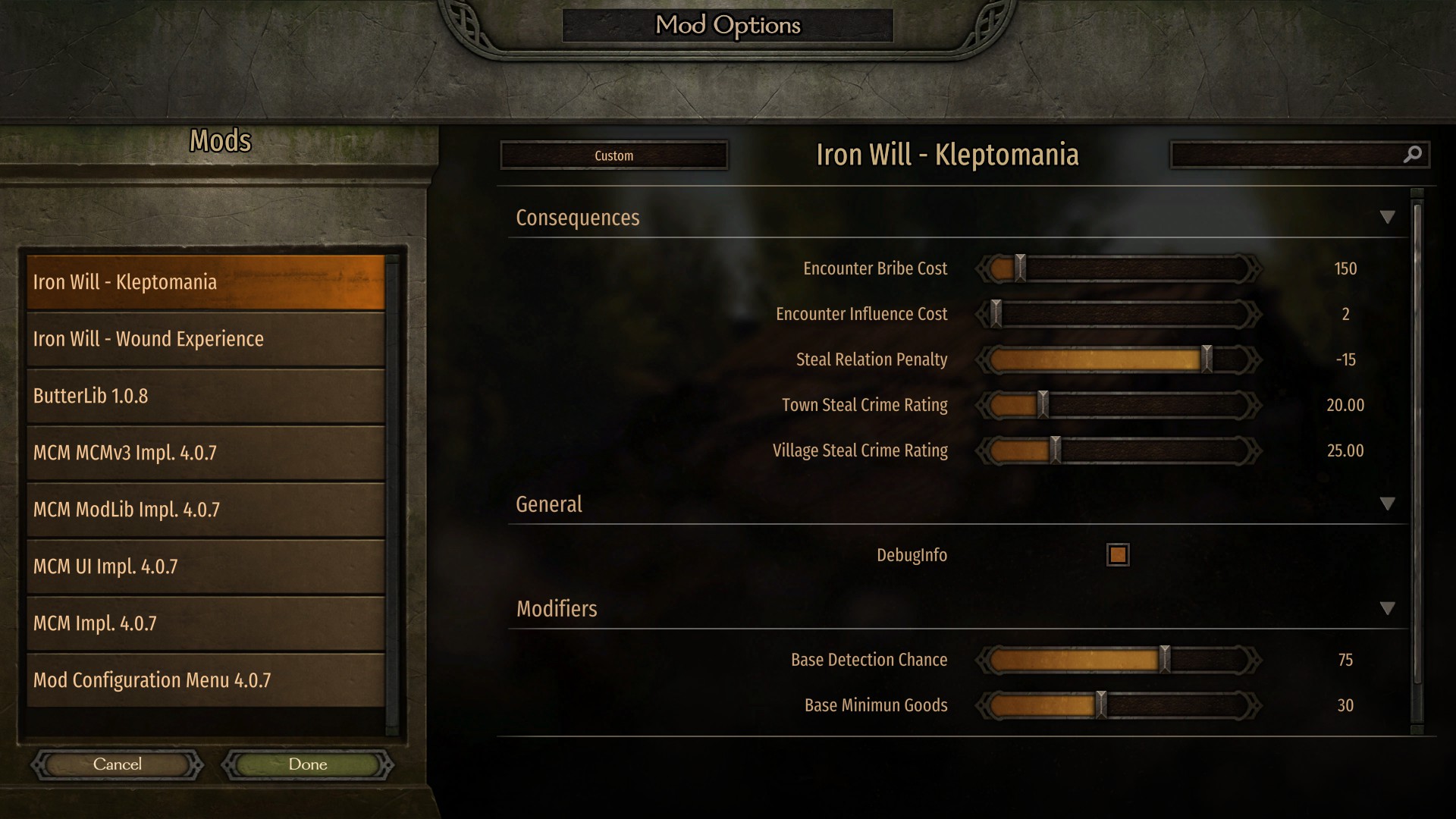Choose MCM MCMv3 Impl. 4.0.7 entry
Viewport: 1456px width, 819px height.
[205, 453]
